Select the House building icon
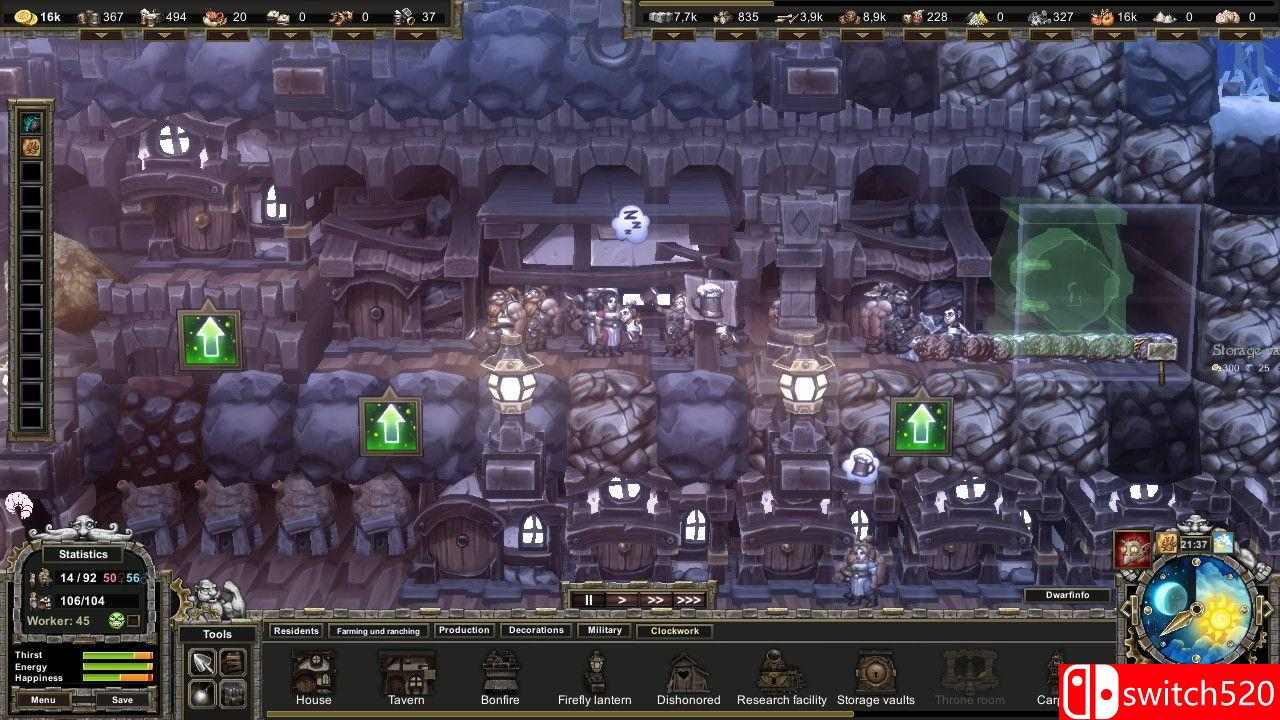 [313, 672]
